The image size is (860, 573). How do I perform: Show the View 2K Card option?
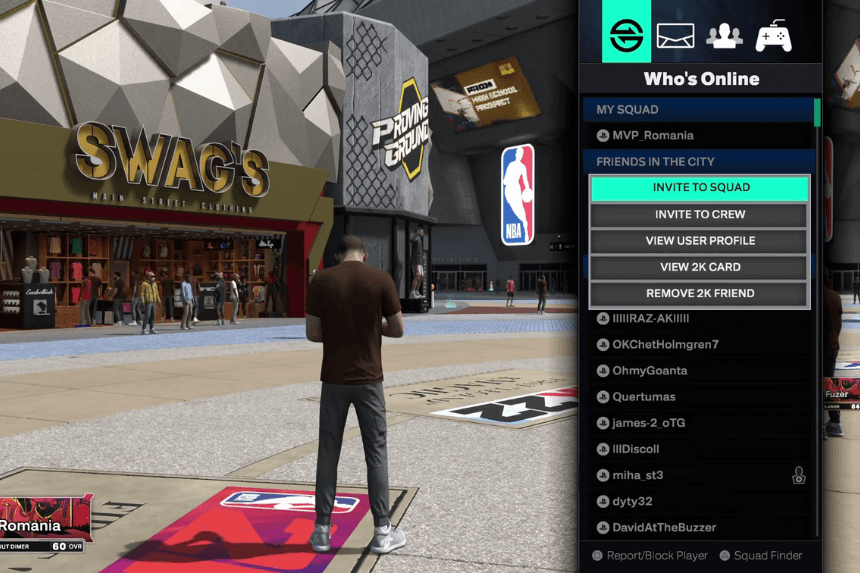point(700,268)
